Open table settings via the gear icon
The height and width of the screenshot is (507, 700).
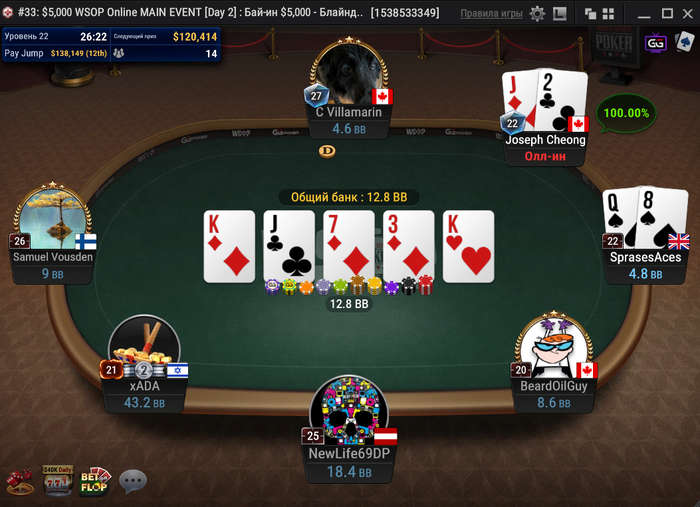coord(538,14)
